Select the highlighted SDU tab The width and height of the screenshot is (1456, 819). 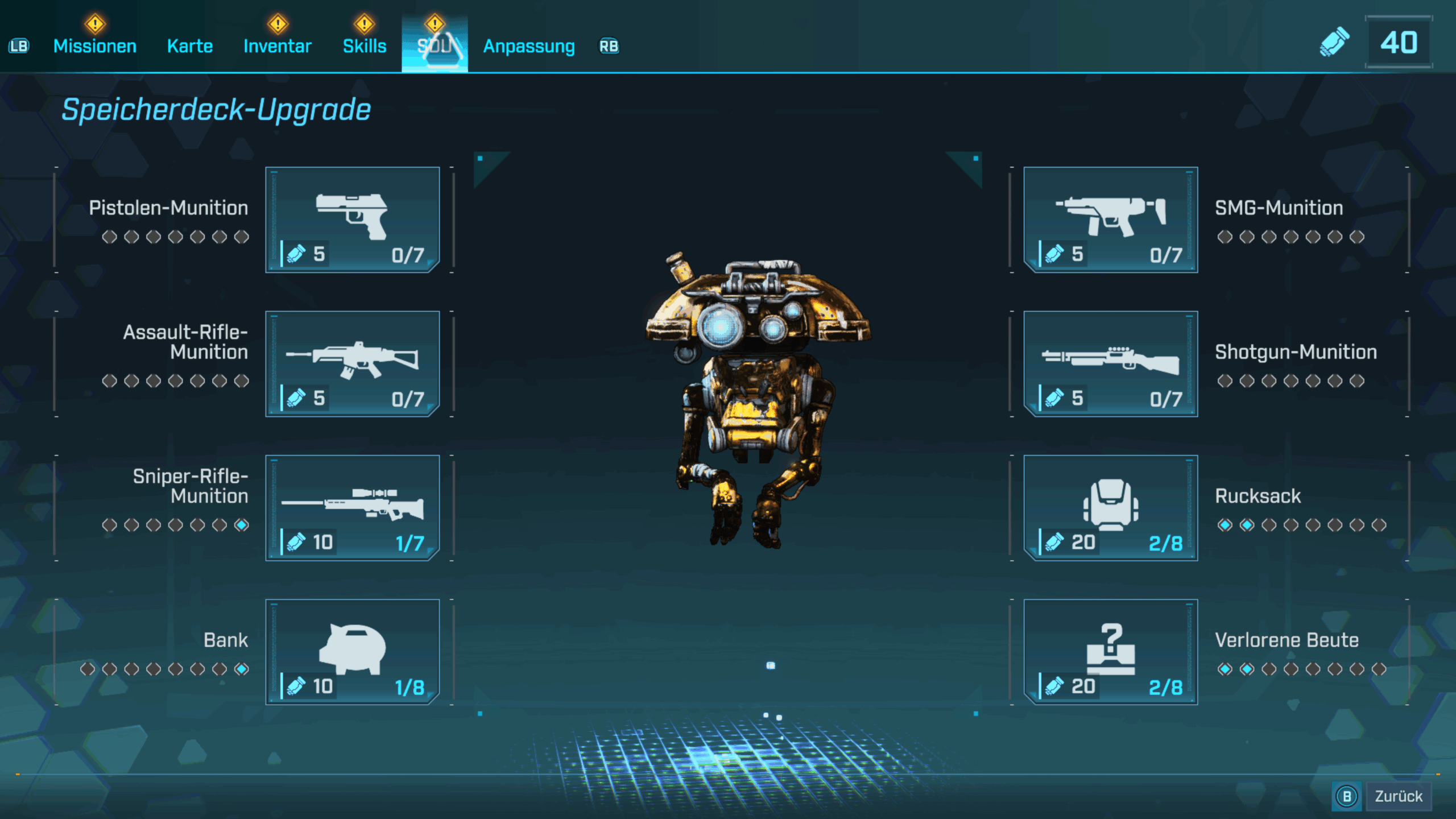tap(435, 45)
